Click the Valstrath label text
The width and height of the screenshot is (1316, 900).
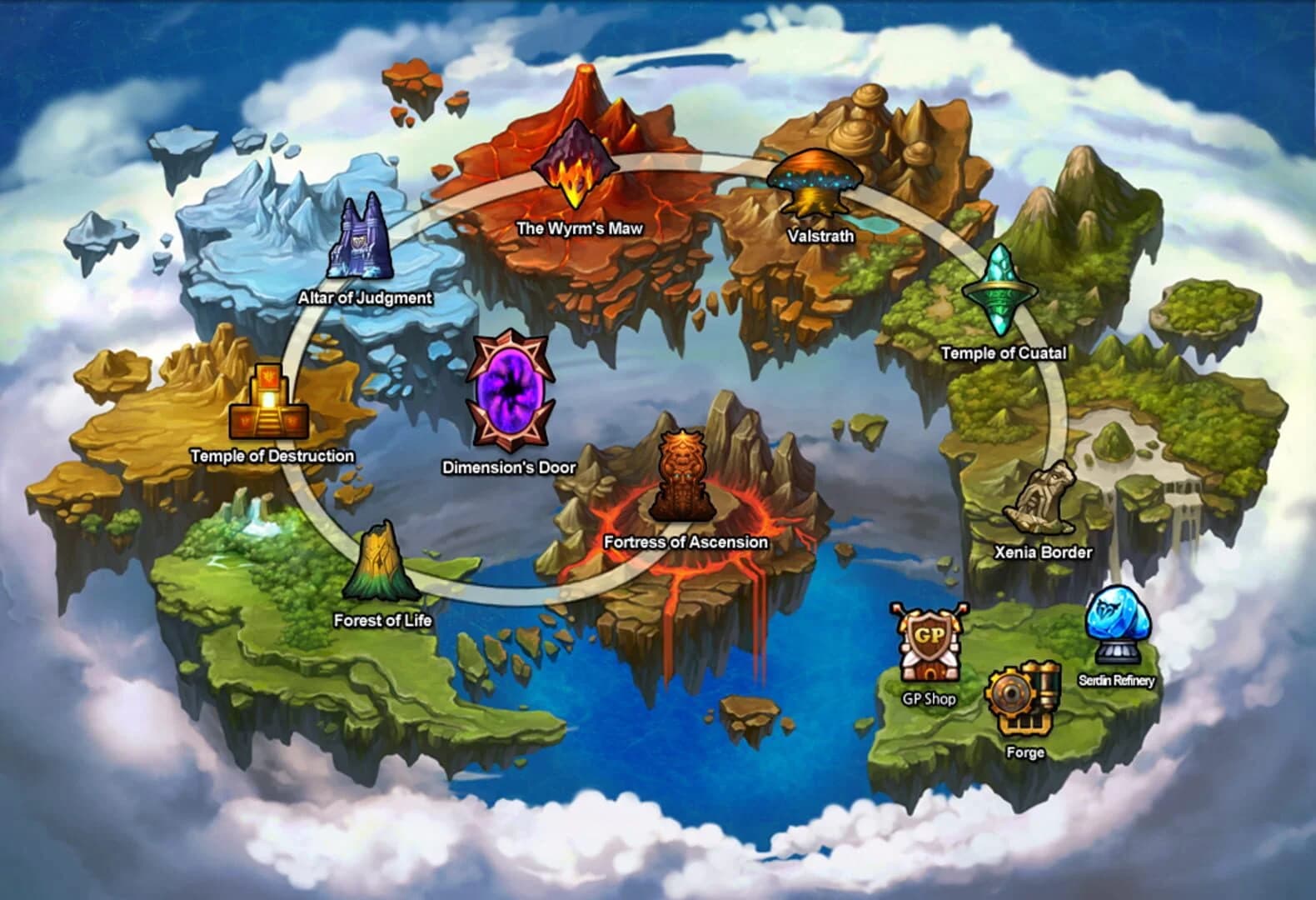pos(821,236)
